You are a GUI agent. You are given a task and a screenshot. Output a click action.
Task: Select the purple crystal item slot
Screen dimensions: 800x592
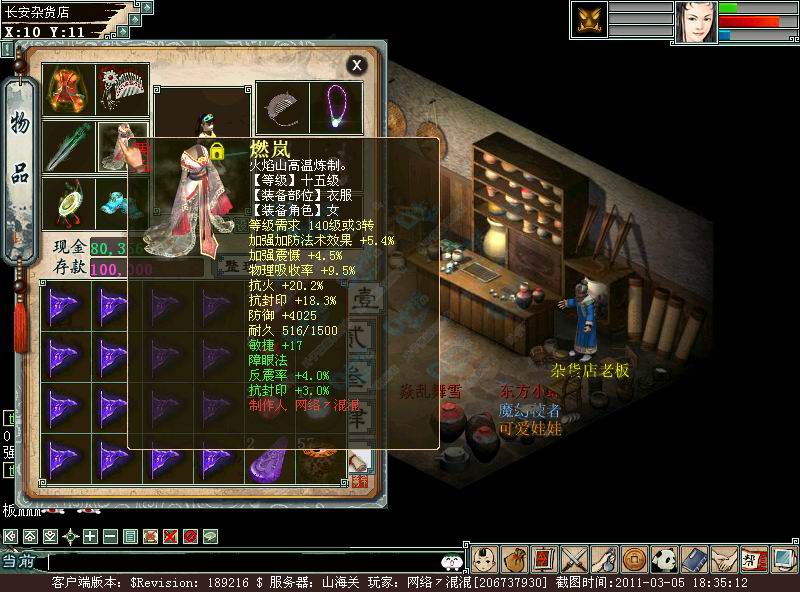pos(267,458)
